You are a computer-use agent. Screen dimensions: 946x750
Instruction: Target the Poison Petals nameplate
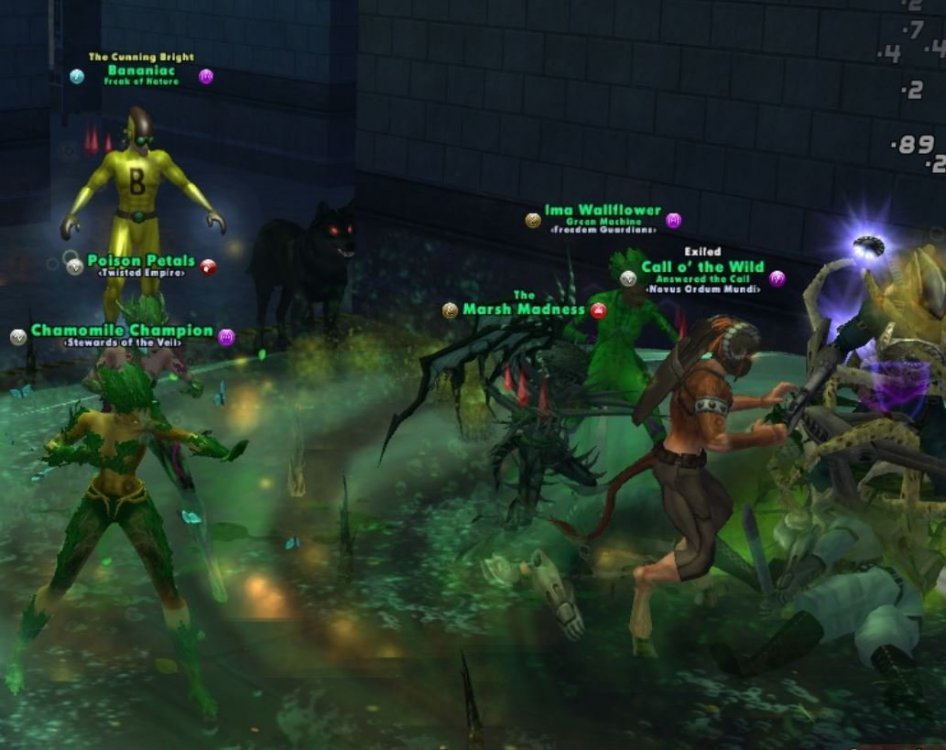(140, 261)
